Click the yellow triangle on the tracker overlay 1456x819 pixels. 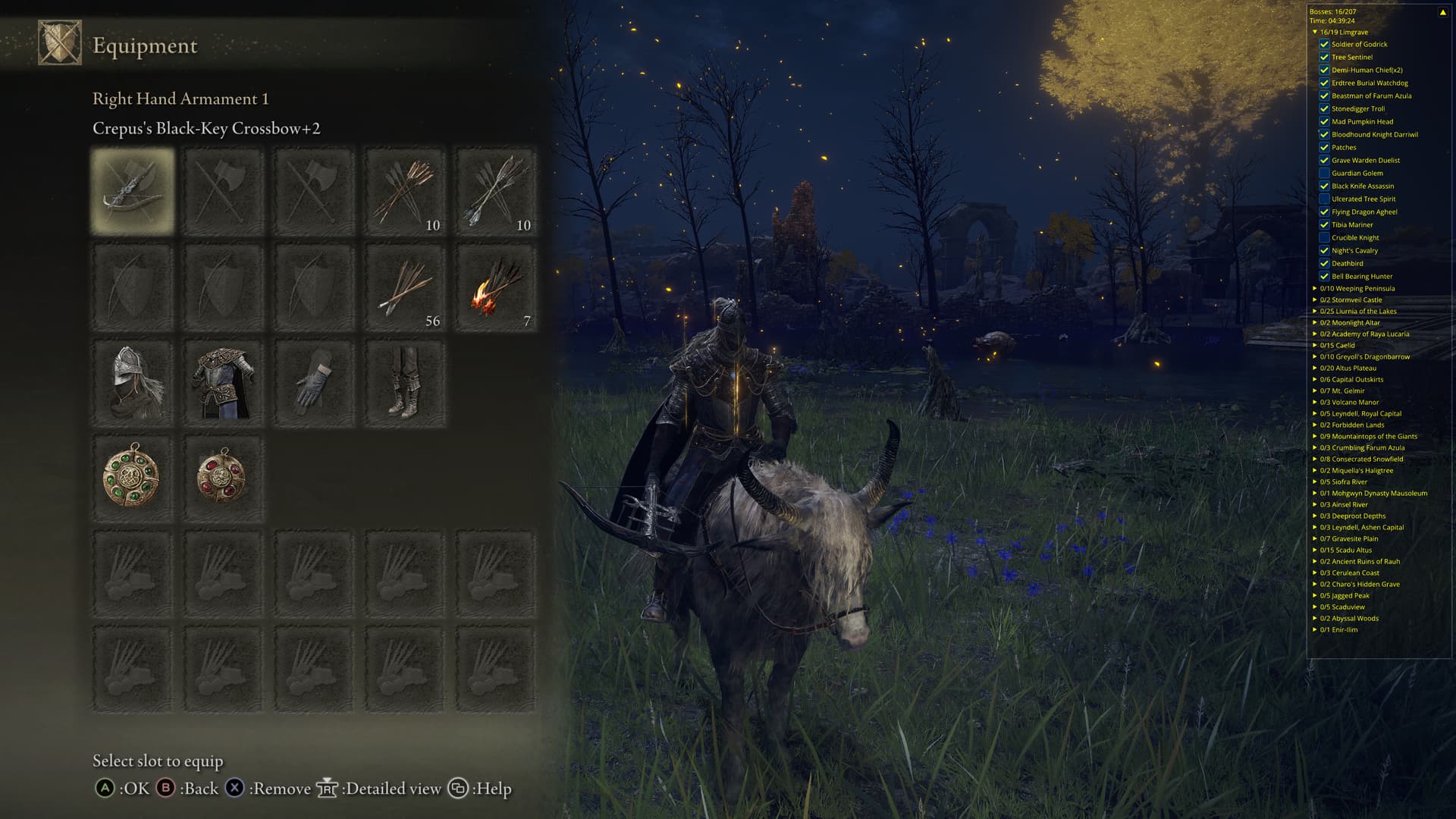click(1442, 12)
